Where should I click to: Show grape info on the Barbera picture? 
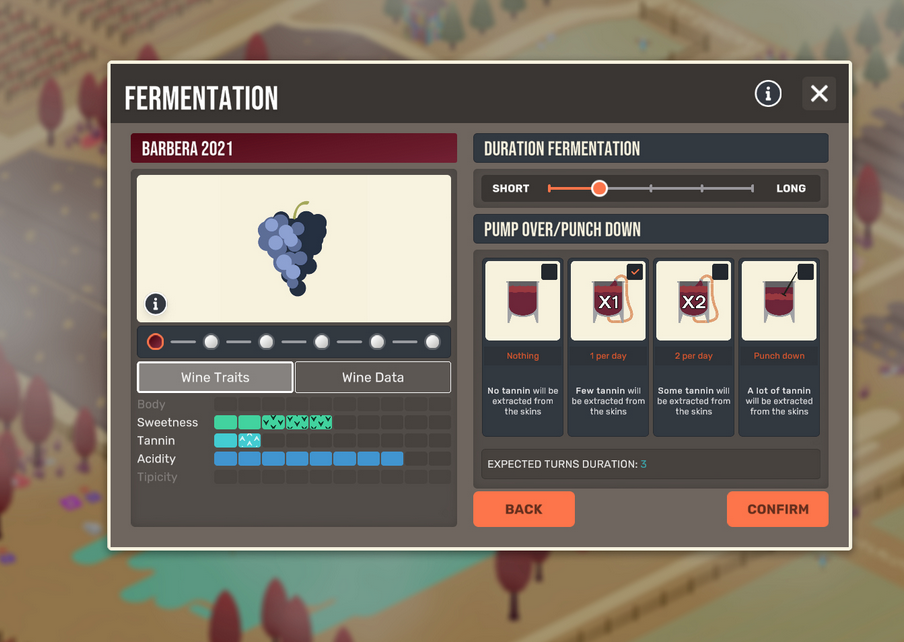click(x=156, y=304)
